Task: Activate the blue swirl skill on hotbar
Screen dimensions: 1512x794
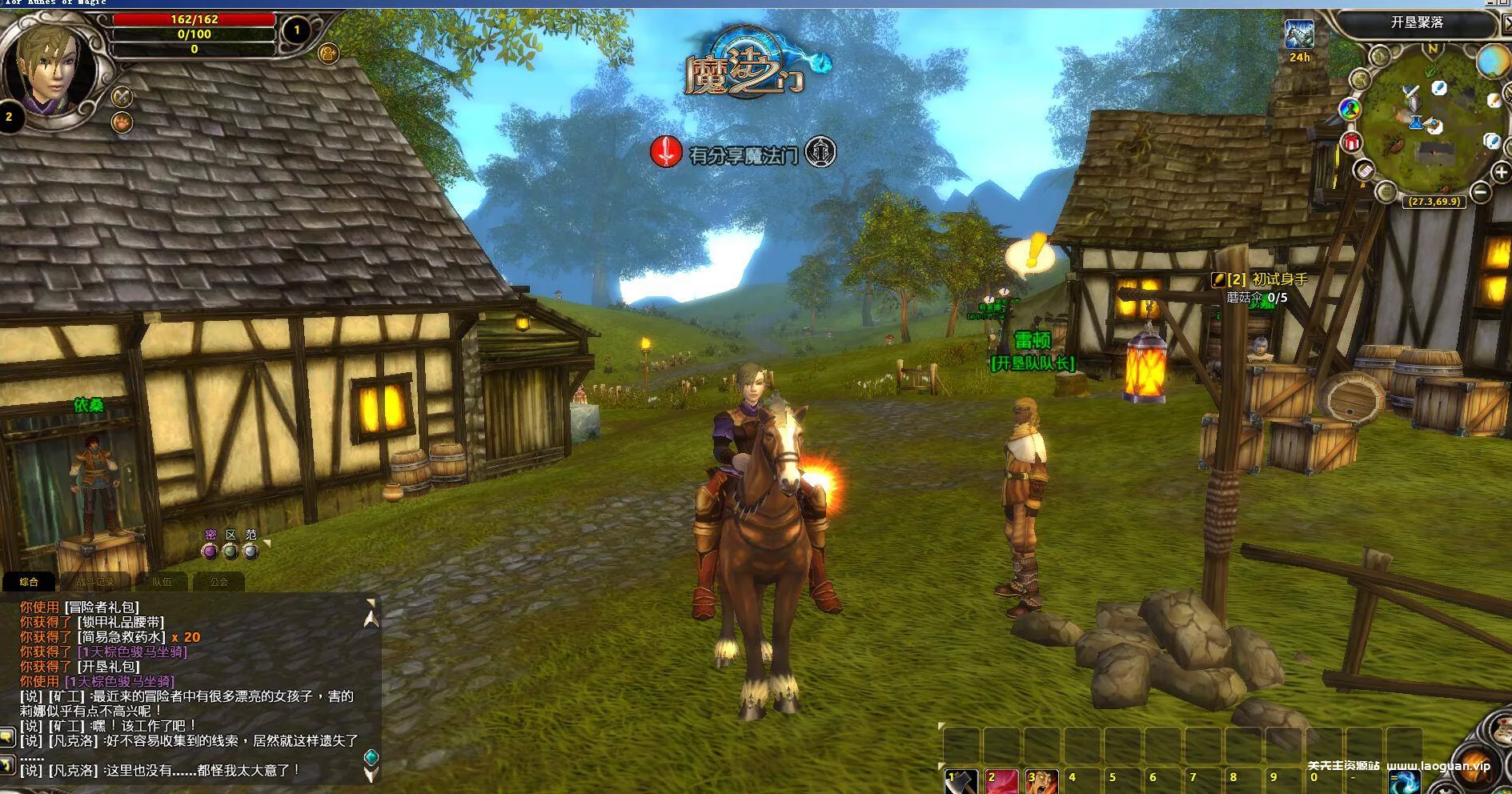Action: (x=1405, y=782)
